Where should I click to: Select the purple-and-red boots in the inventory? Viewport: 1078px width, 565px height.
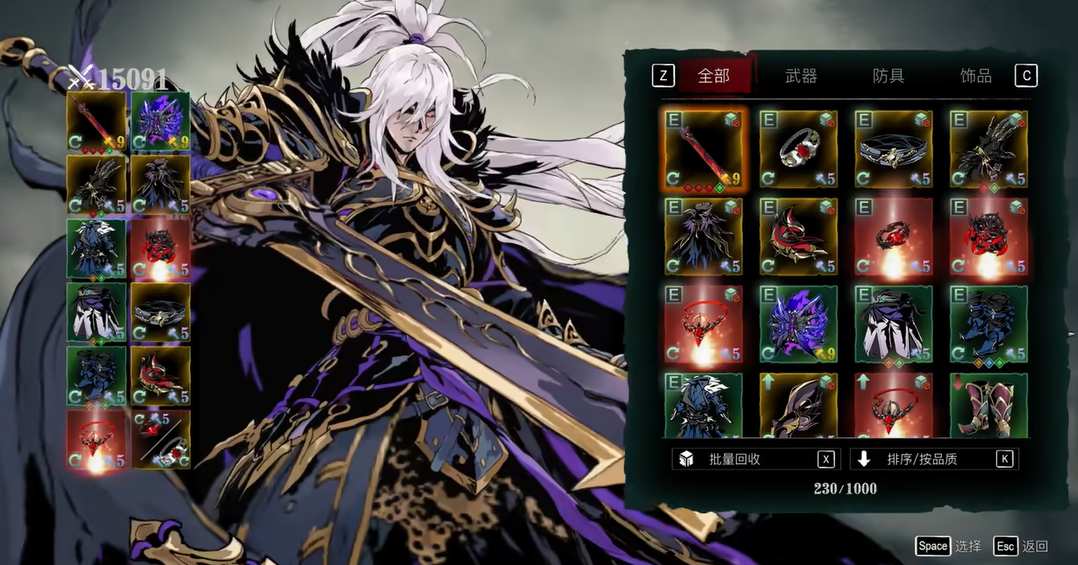point(989,405)
